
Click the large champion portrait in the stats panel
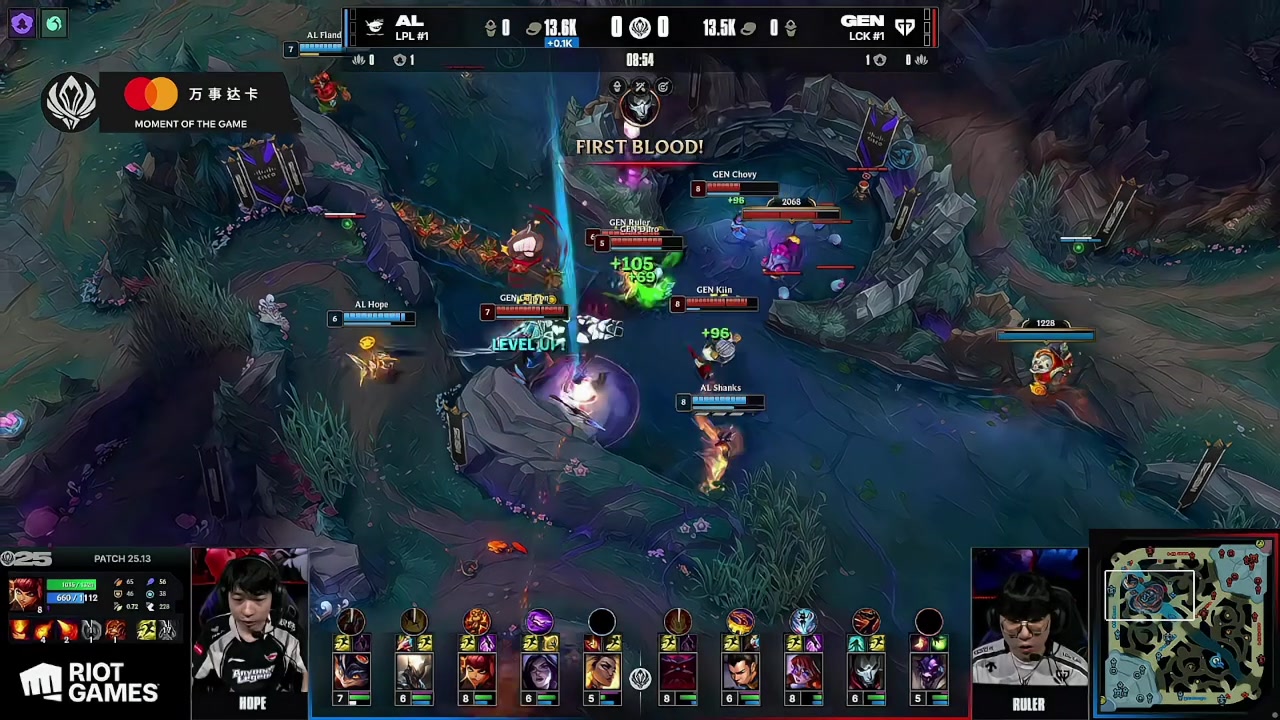coord(24,596)
